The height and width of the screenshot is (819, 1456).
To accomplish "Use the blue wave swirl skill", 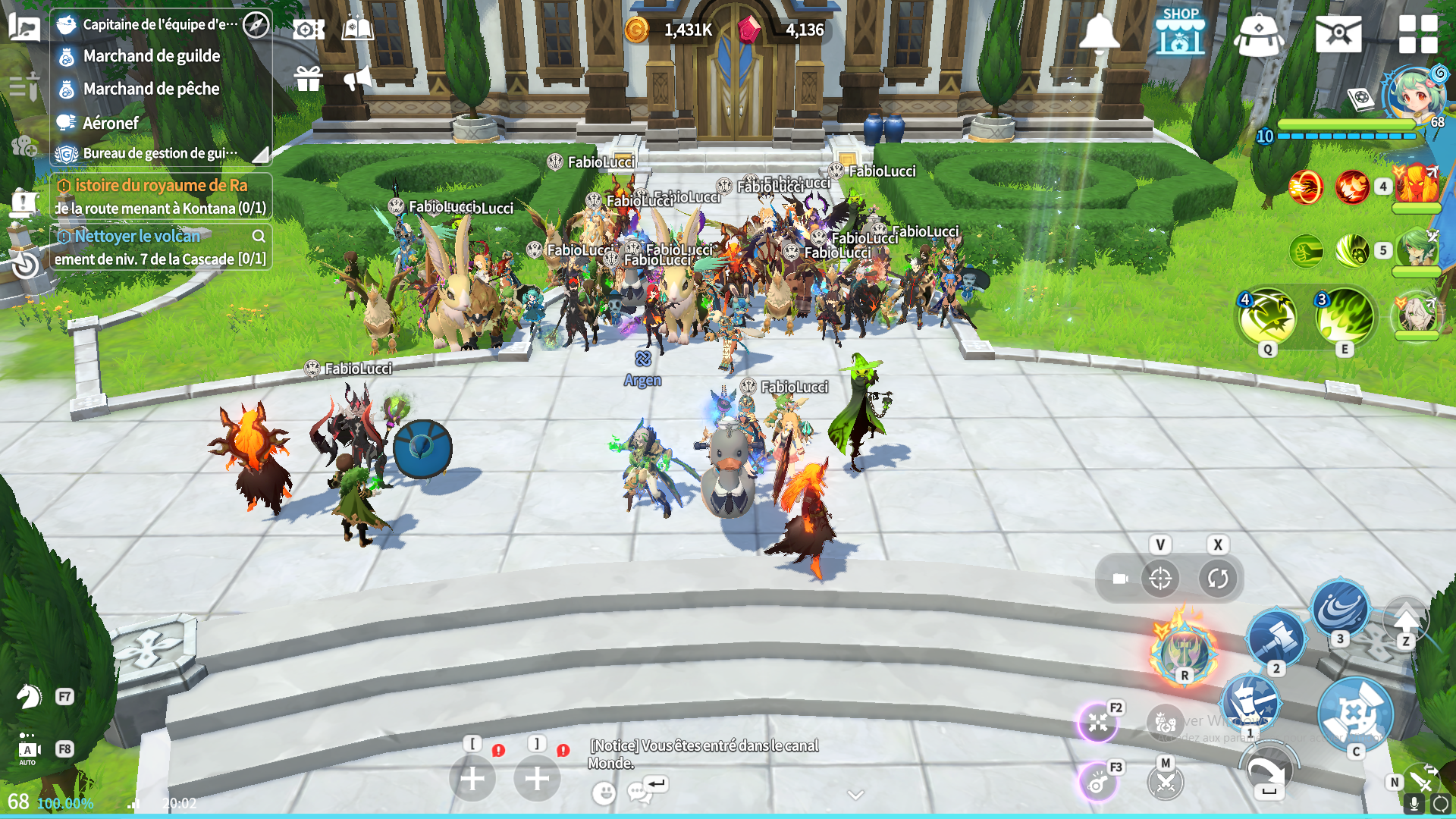I will (x=1340, y=607).
